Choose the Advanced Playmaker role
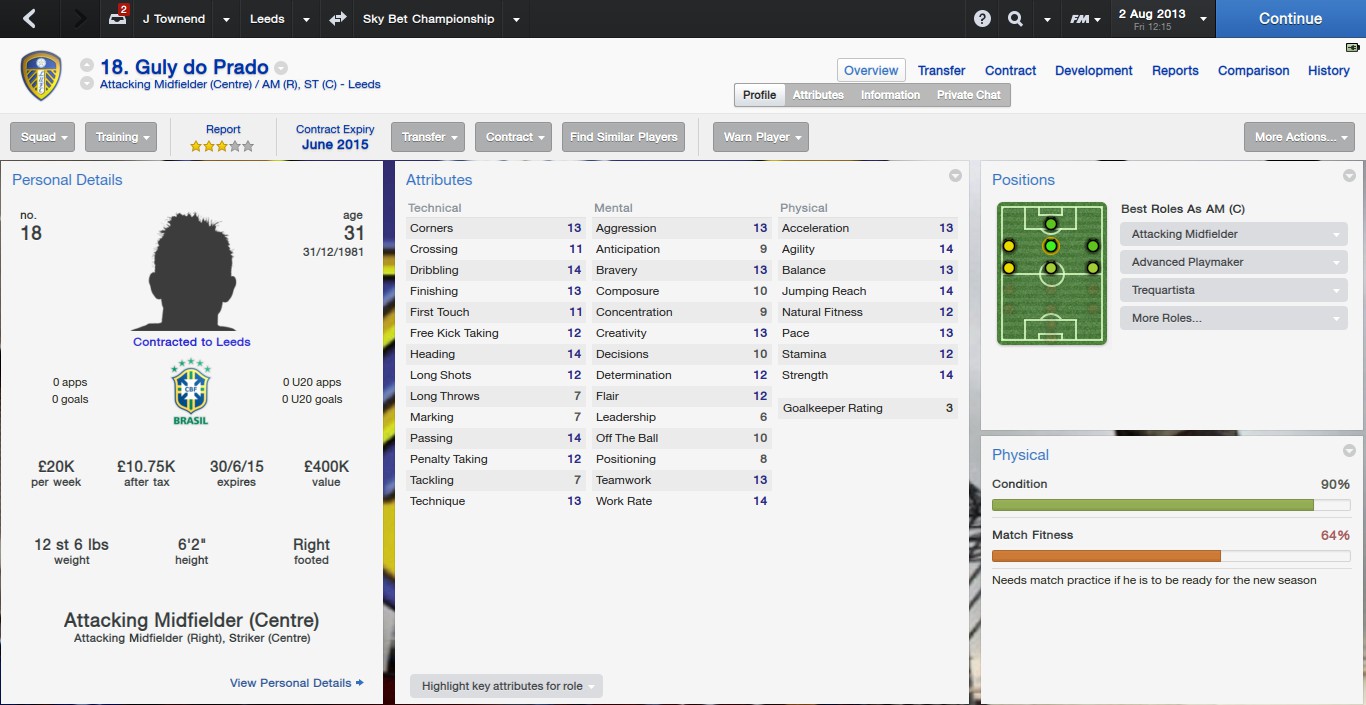 tap(1233, 262)
